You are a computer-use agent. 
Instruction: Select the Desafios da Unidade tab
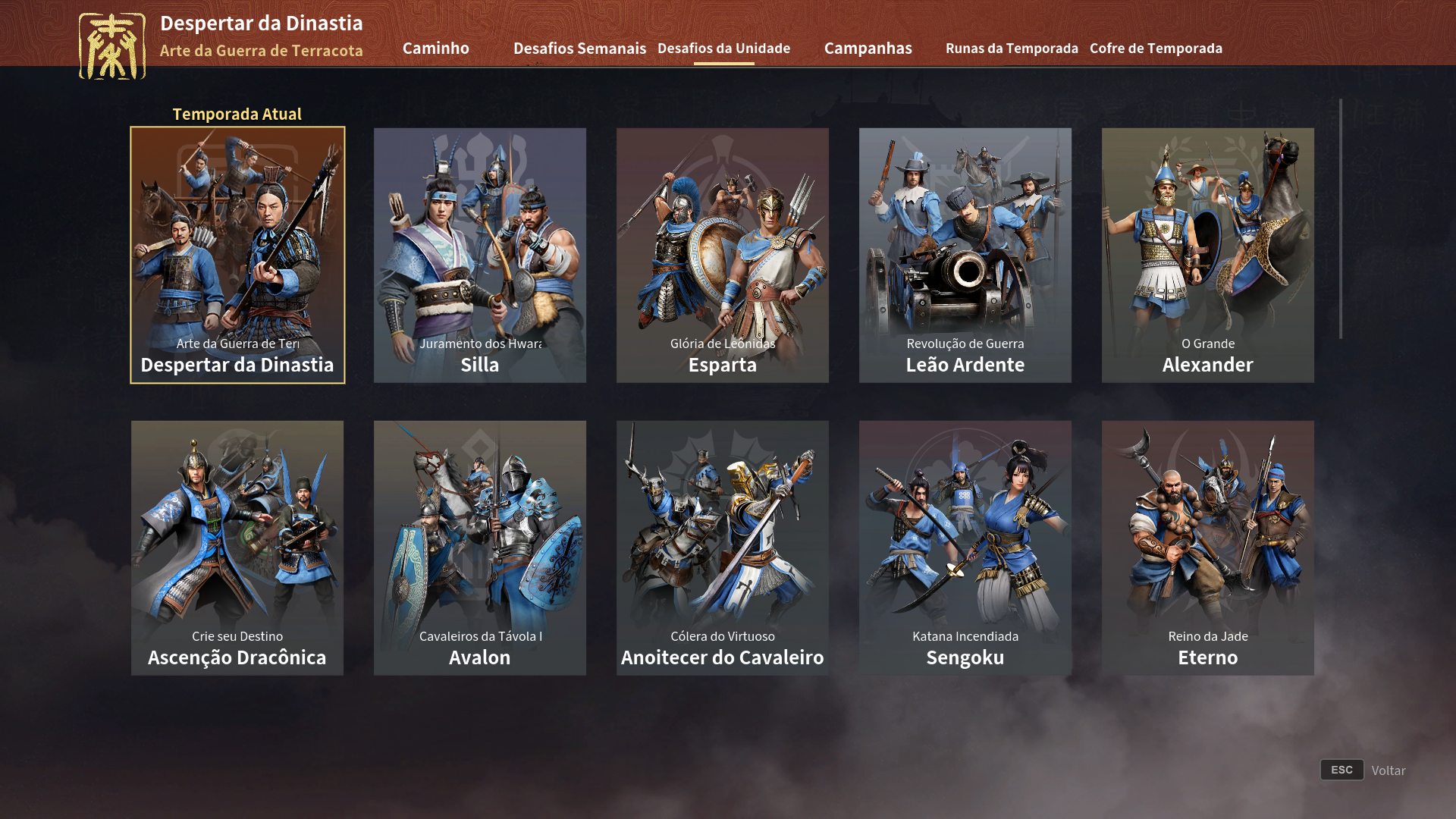tap(724, 49)
